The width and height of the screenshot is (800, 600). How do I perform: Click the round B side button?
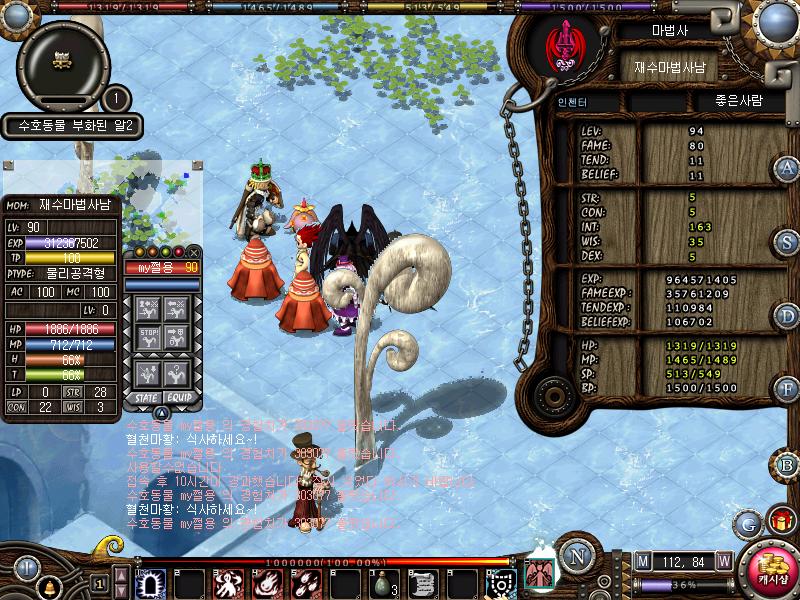pyautogui.click(x=787, y=465)
